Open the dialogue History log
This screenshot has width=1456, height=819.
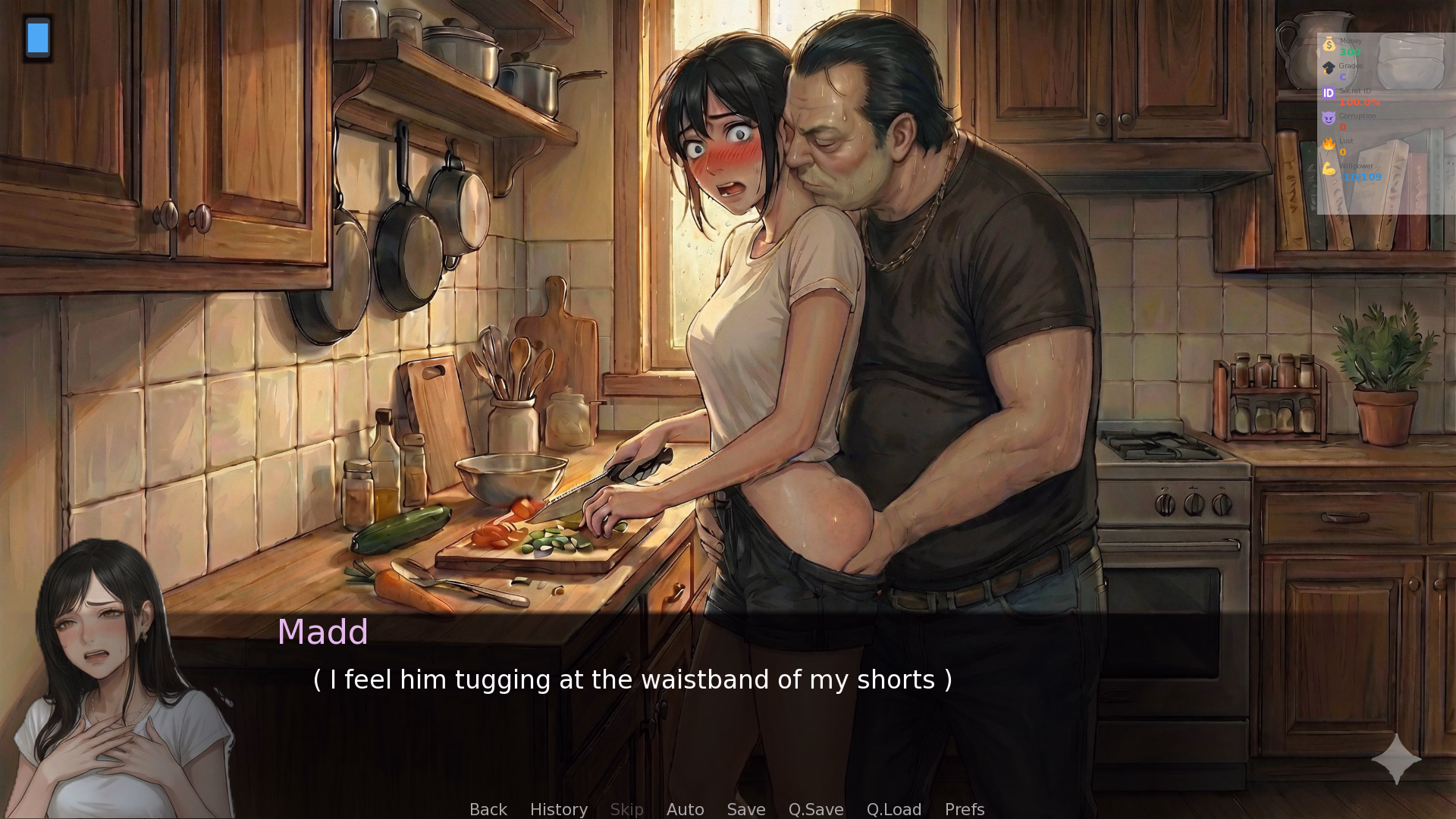tap(558, 809)
